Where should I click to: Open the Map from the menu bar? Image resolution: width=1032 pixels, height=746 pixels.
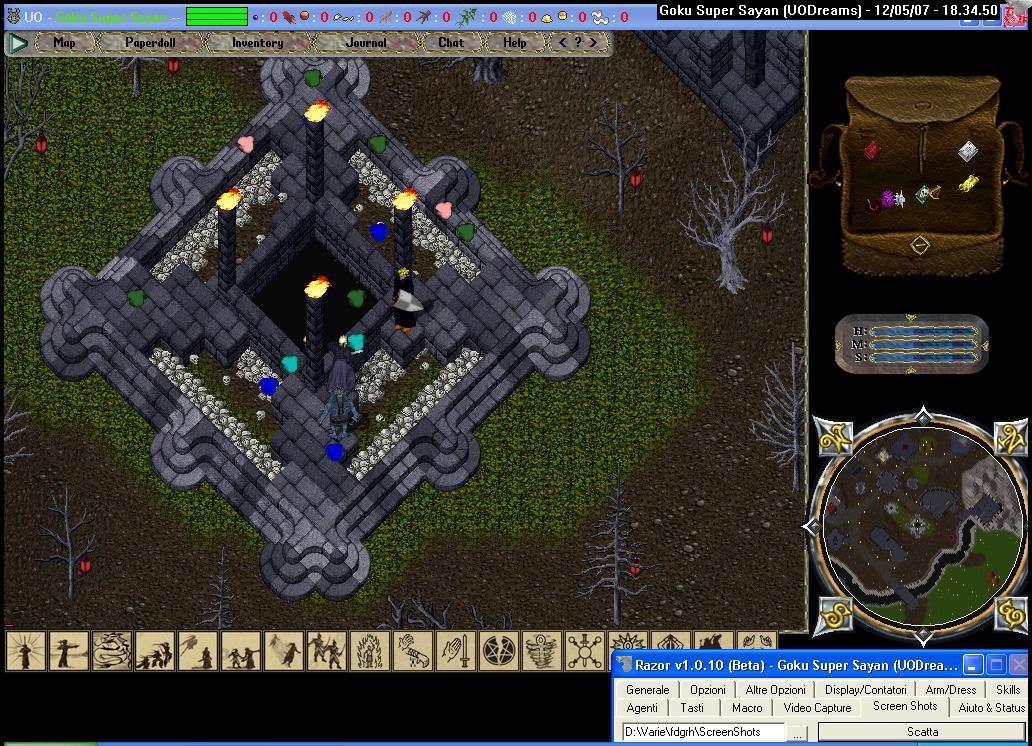point(64,43)
